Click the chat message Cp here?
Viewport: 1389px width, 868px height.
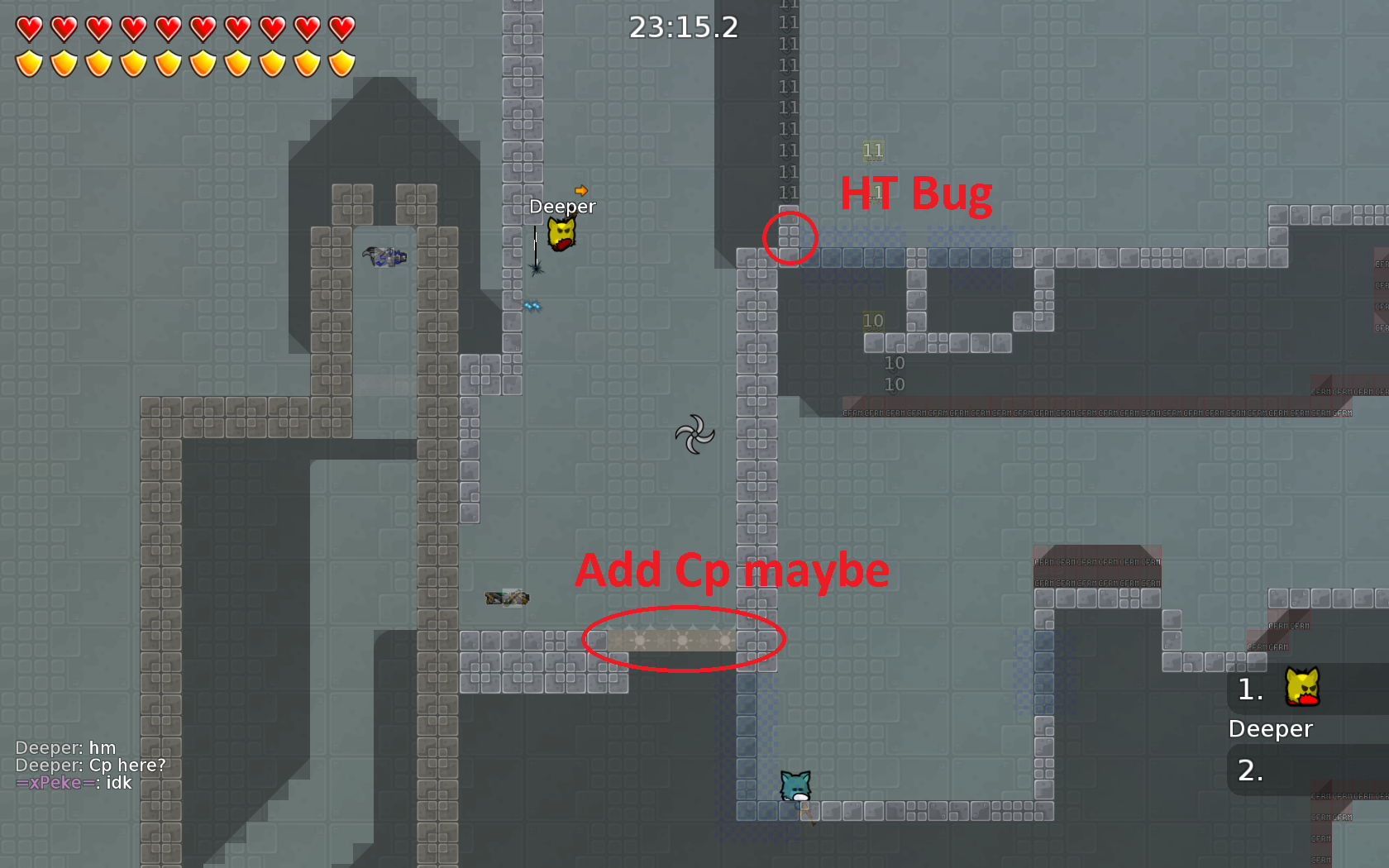pyautogui.click(x=92, y=765)
